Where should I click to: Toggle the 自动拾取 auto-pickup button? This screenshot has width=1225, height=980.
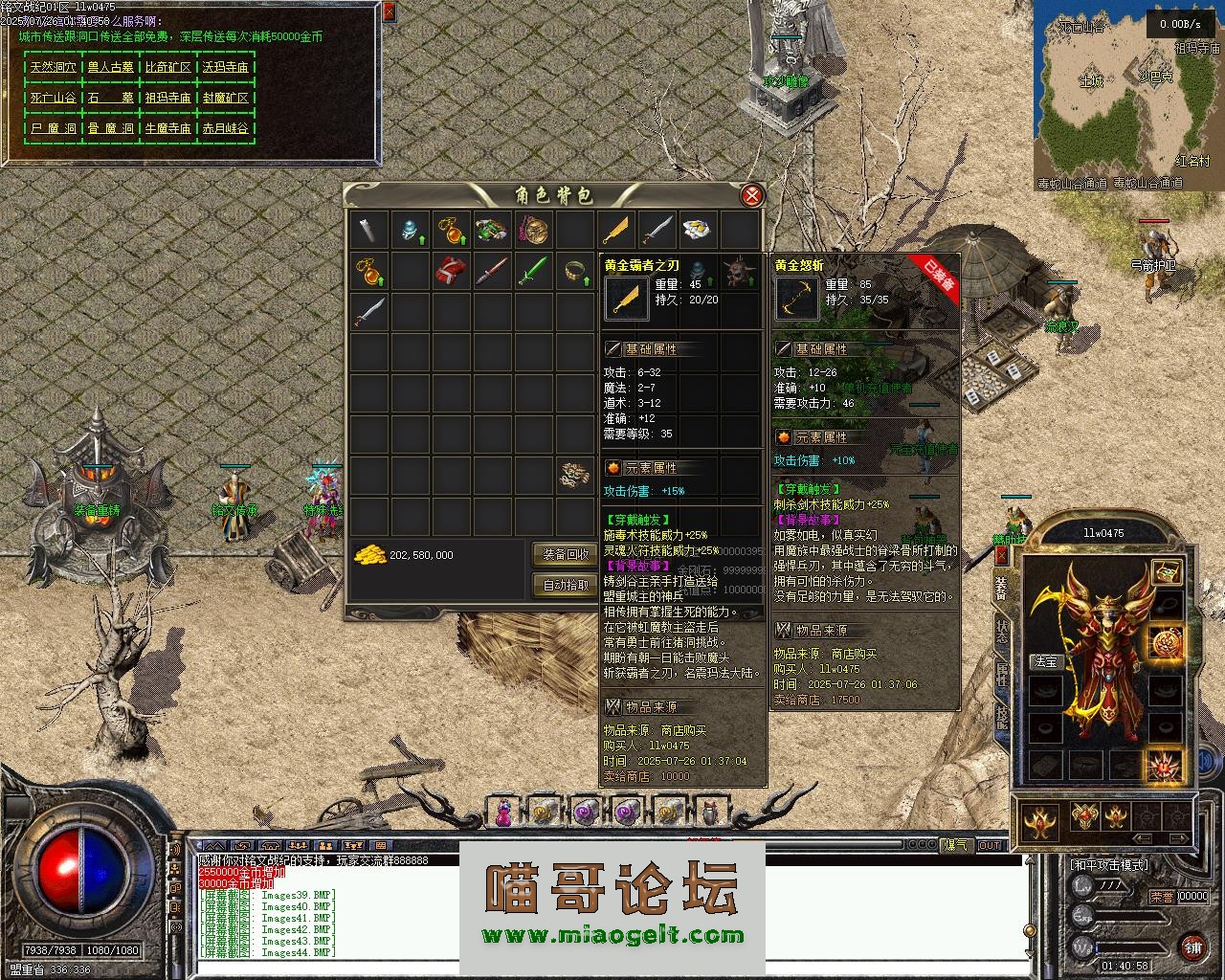[566, 585]
